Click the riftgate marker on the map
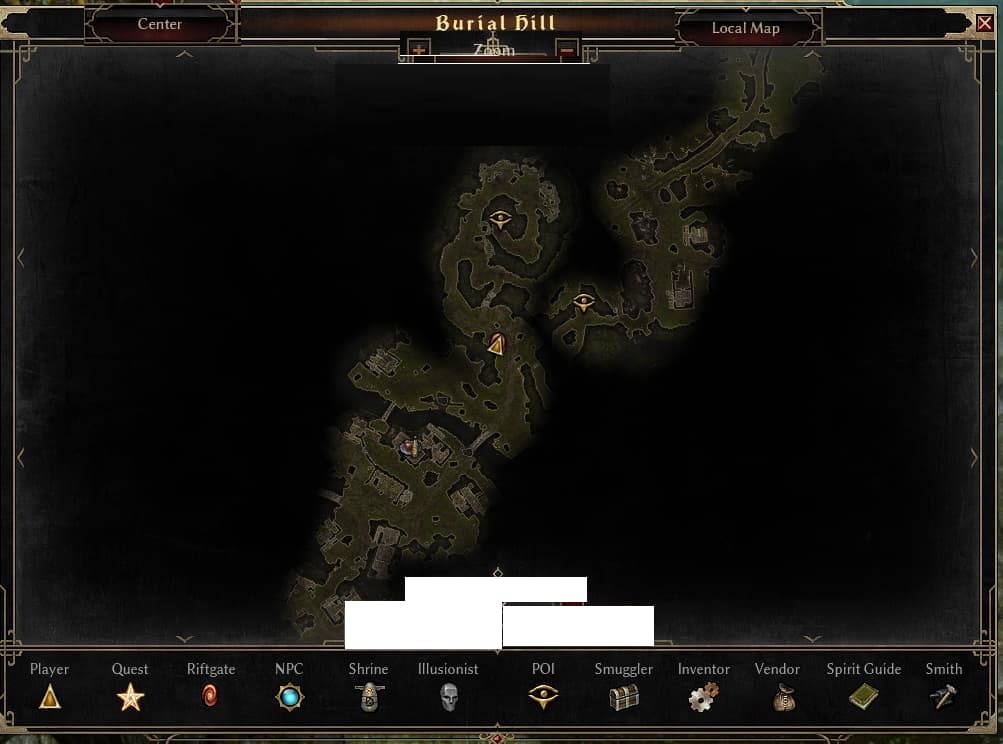1003x744 pixels. point(409,447)
